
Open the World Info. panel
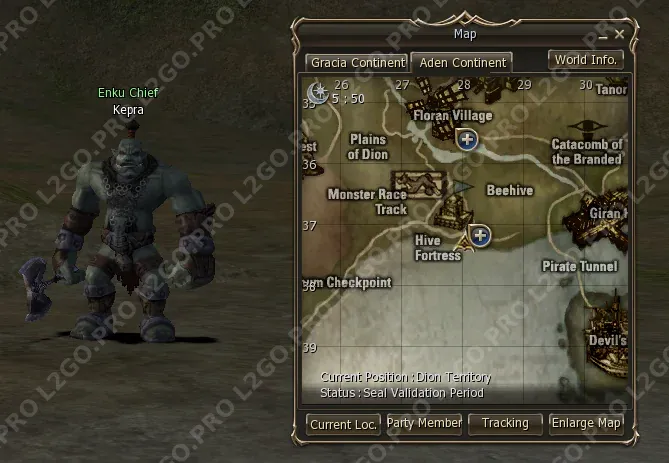[x=586, y=60]
